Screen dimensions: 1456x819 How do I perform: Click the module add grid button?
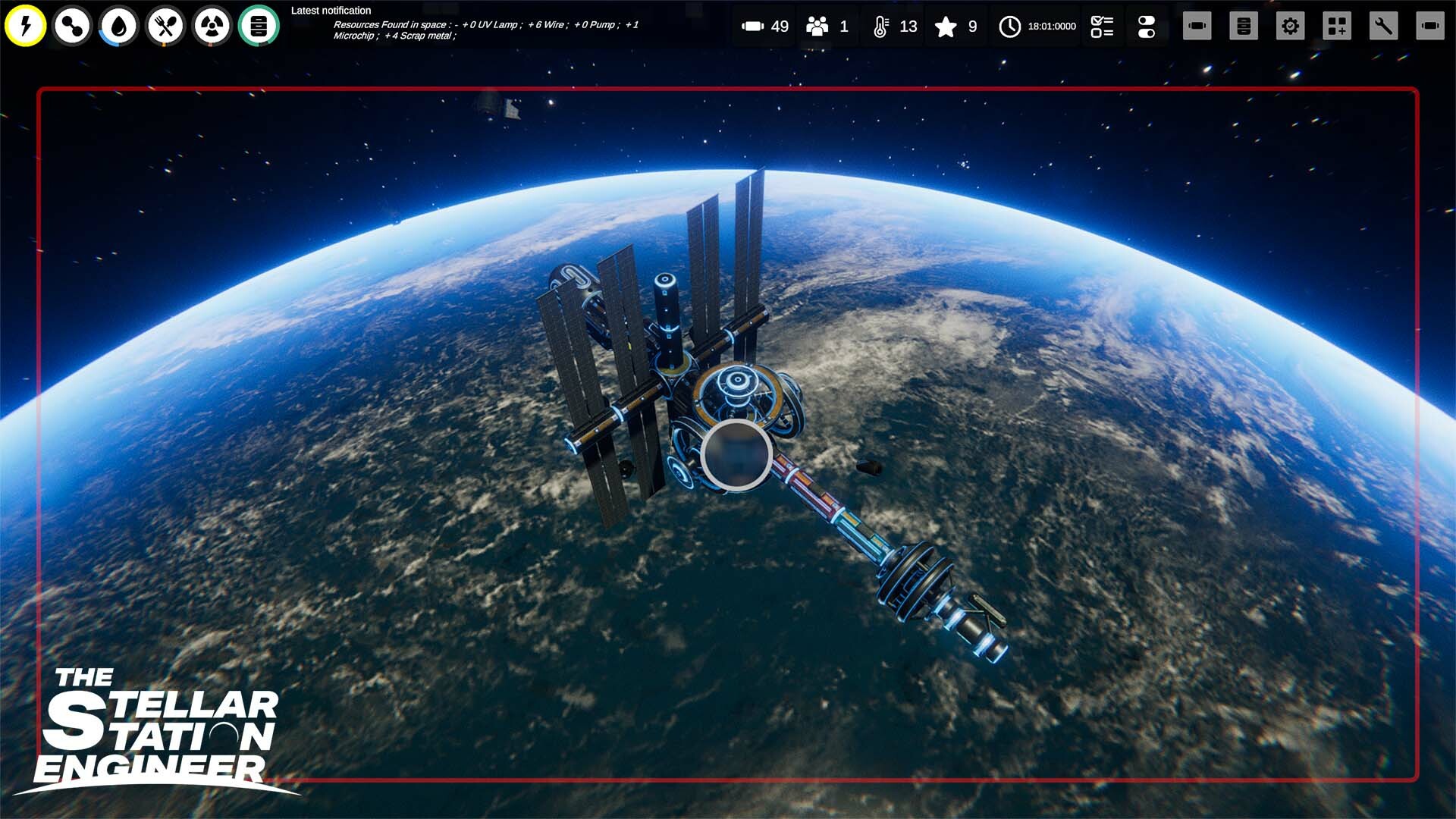[1337, 27]
